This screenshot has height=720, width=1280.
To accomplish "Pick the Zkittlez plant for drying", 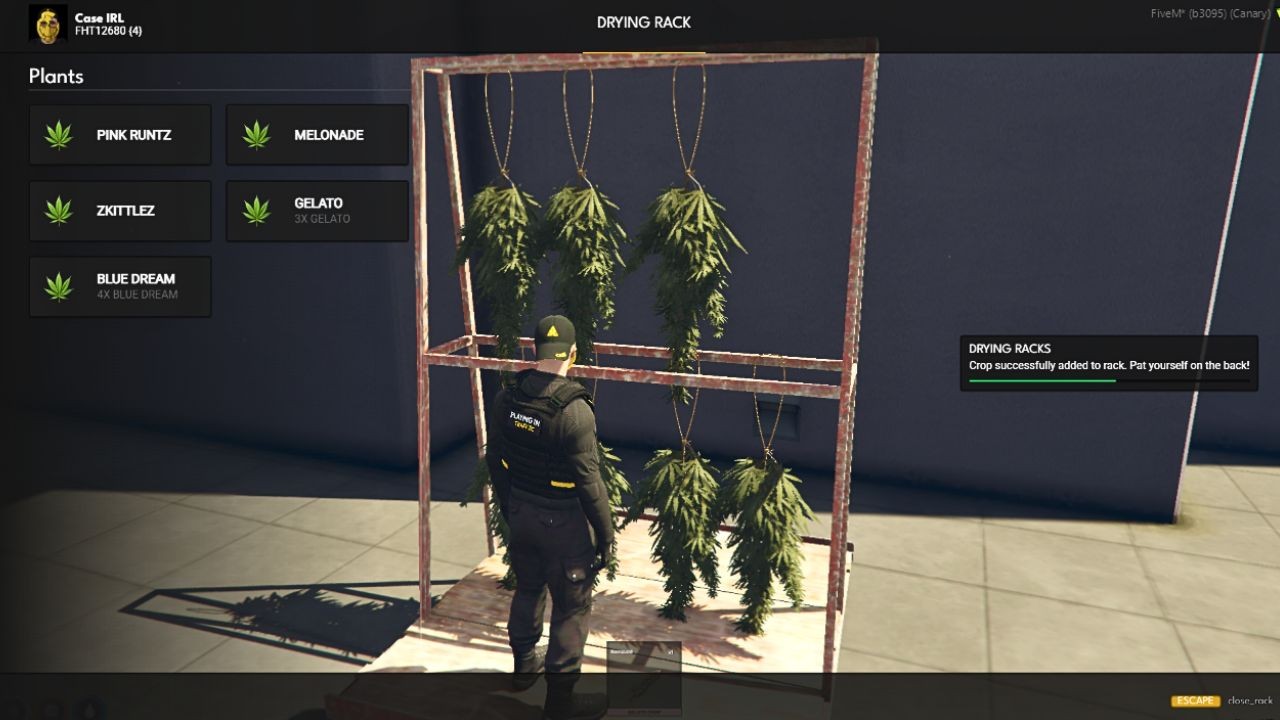I will click(x=120, y=210).
